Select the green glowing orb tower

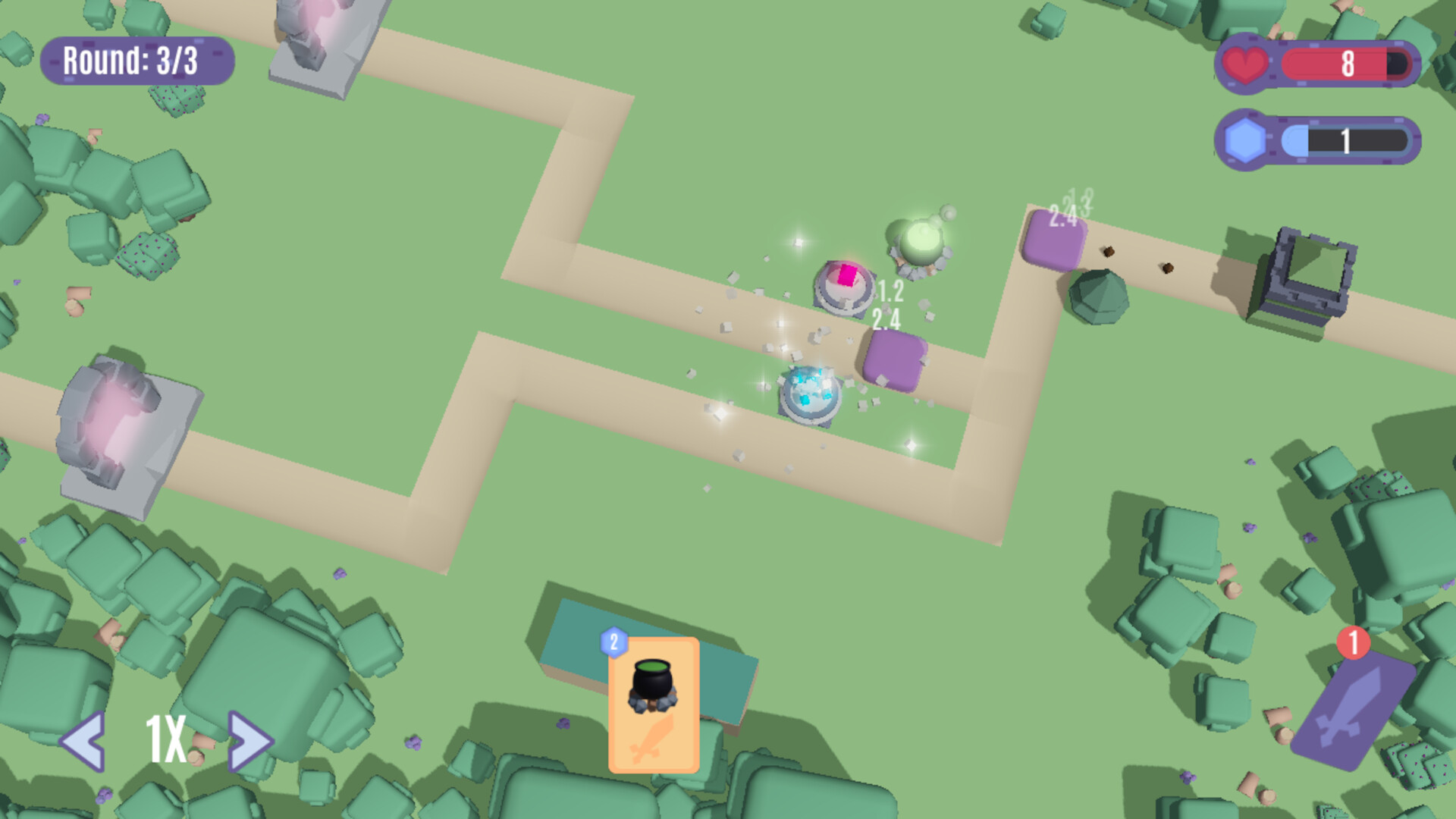click(920, 243)
